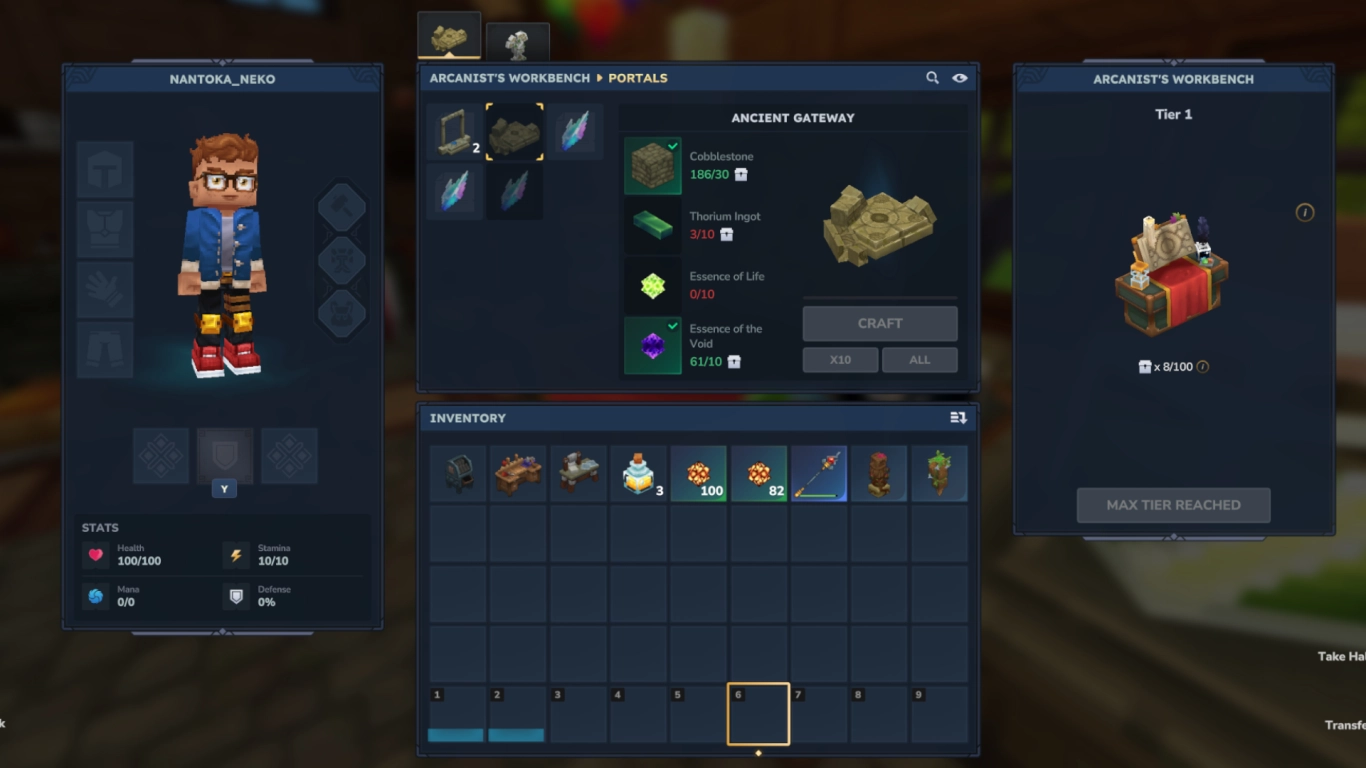Toggle the eye visibility icon

click(959, 77)
